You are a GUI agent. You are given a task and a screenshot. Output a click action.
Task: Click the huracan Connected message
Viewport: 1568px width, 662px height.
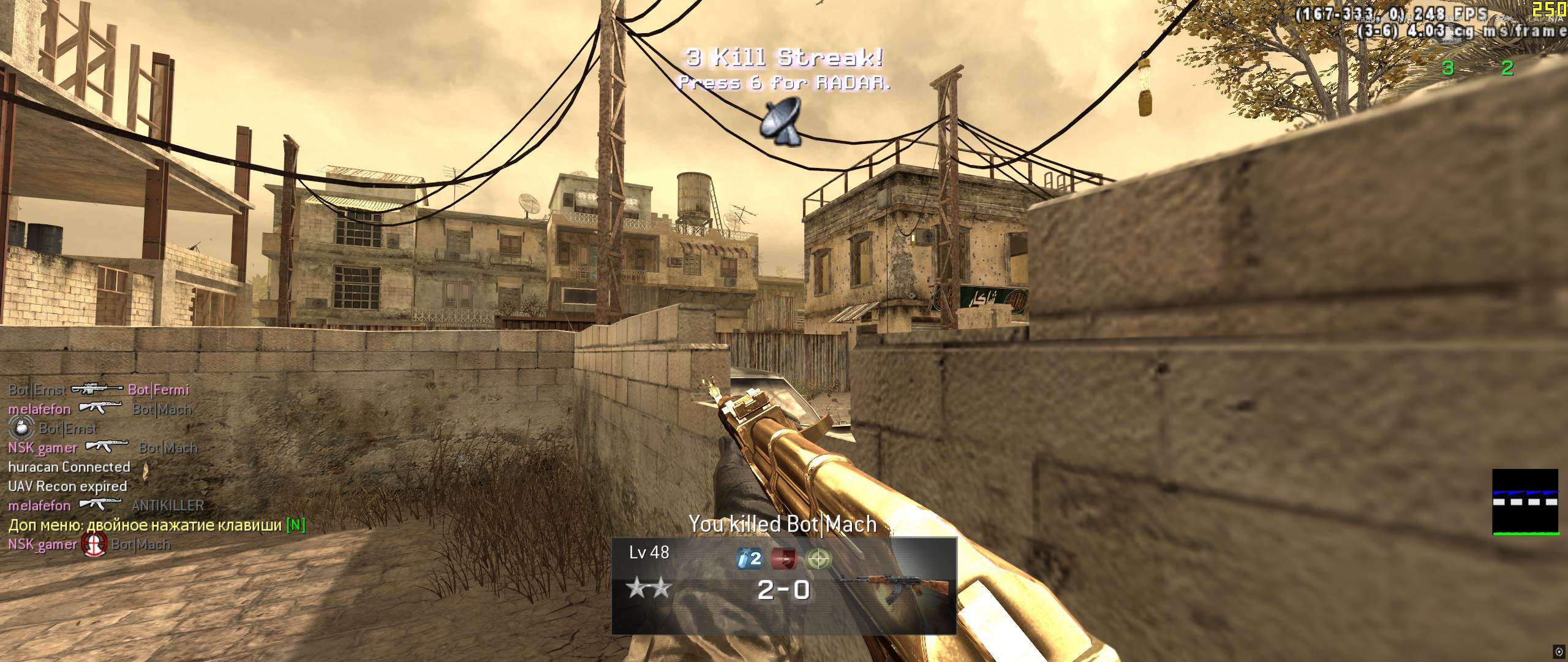(69, 466)
